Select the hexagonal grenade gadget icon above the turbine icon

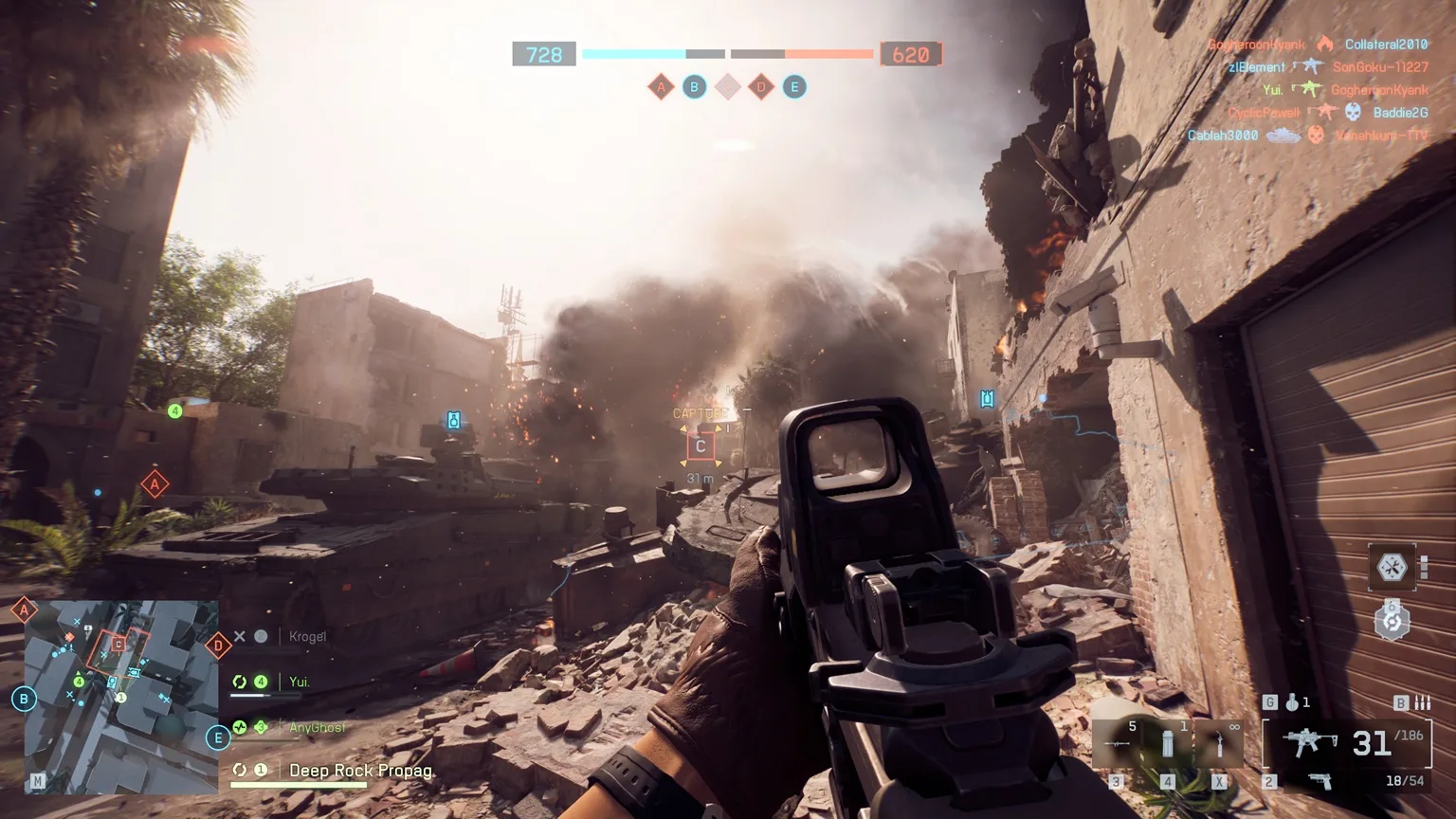pyautogui.click(x=1392, y=566)
